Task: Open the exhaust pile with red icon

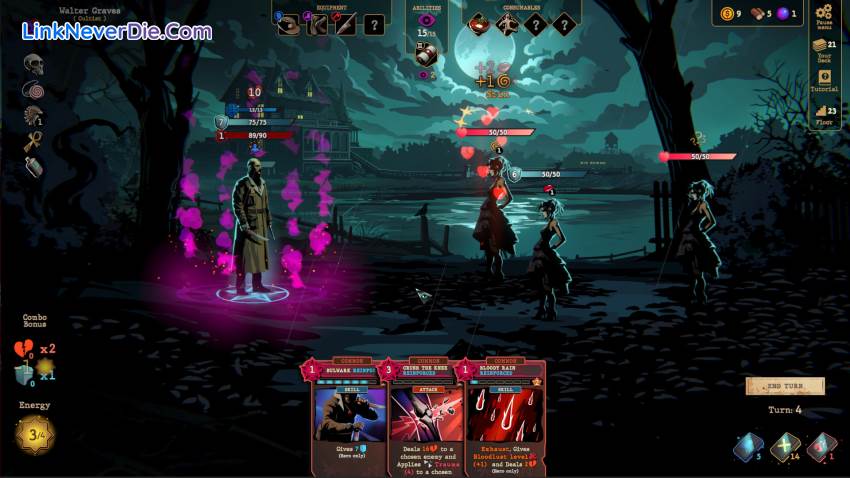Action: tap(821, 448)
